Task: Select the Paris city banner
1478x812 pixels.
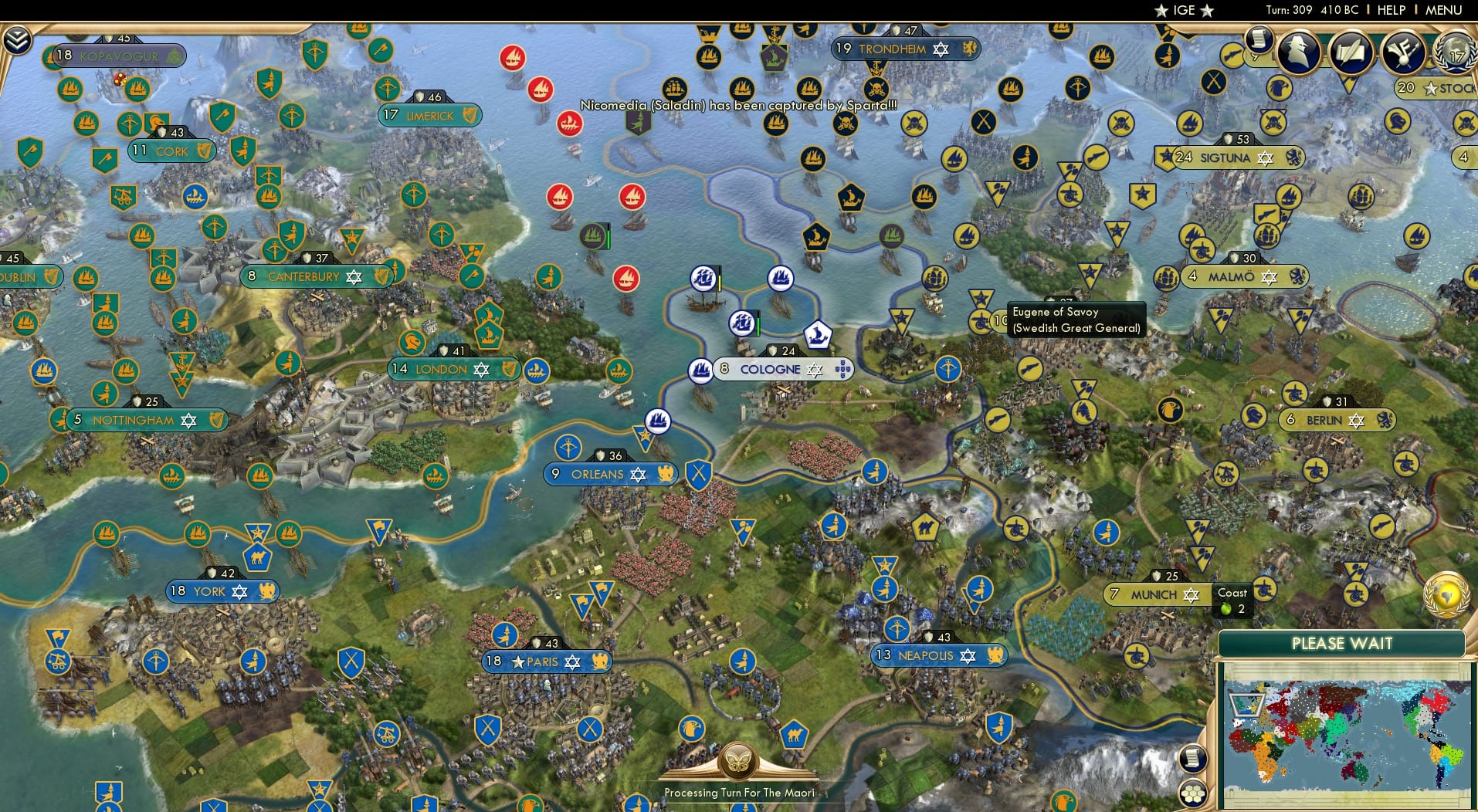Action: pos(548,661)
